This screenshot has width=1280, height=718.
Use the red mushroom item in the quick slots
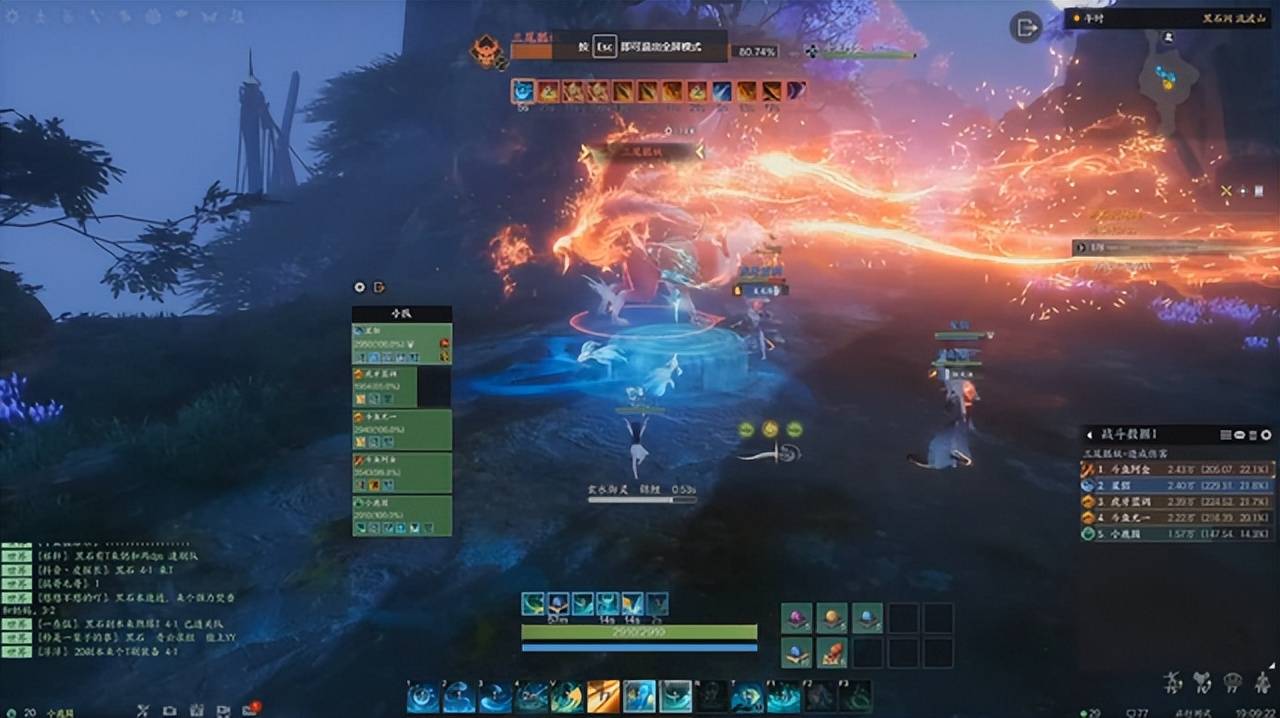831,653
